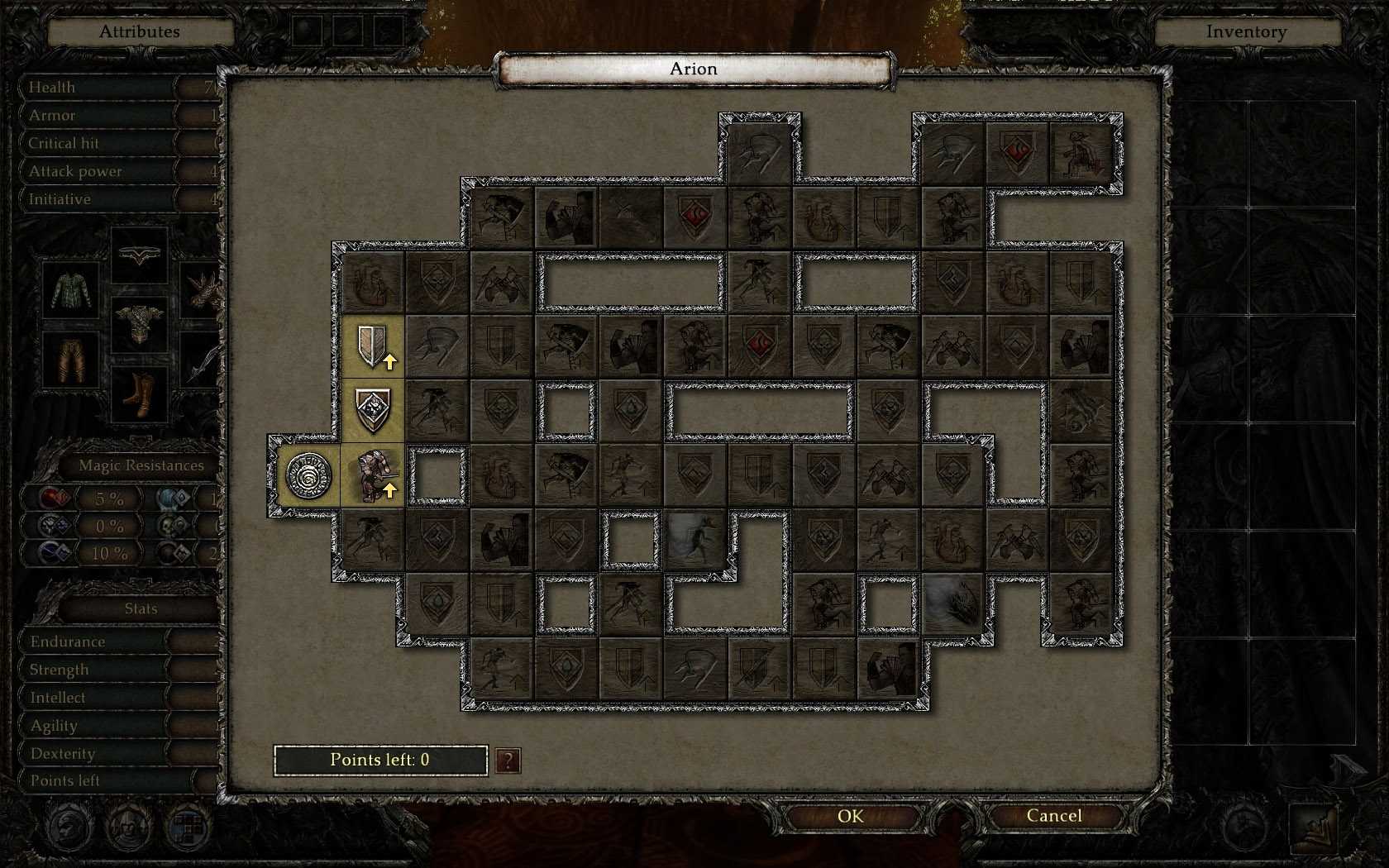Click the red fire resistance icon
Screen dimensions: 1389x868
[51, 498]
